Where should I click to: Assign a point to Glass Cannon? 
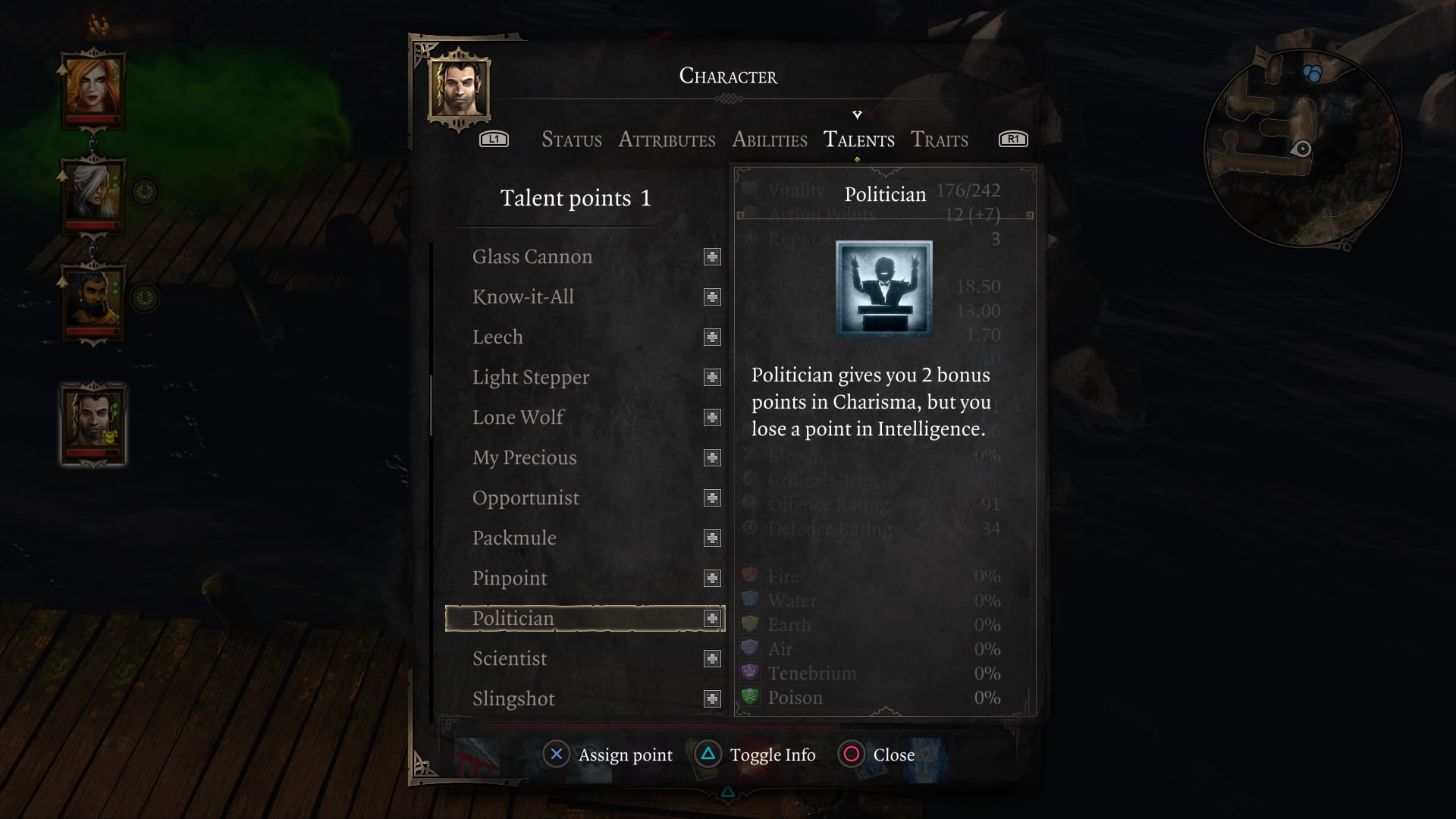coord(712,256)
